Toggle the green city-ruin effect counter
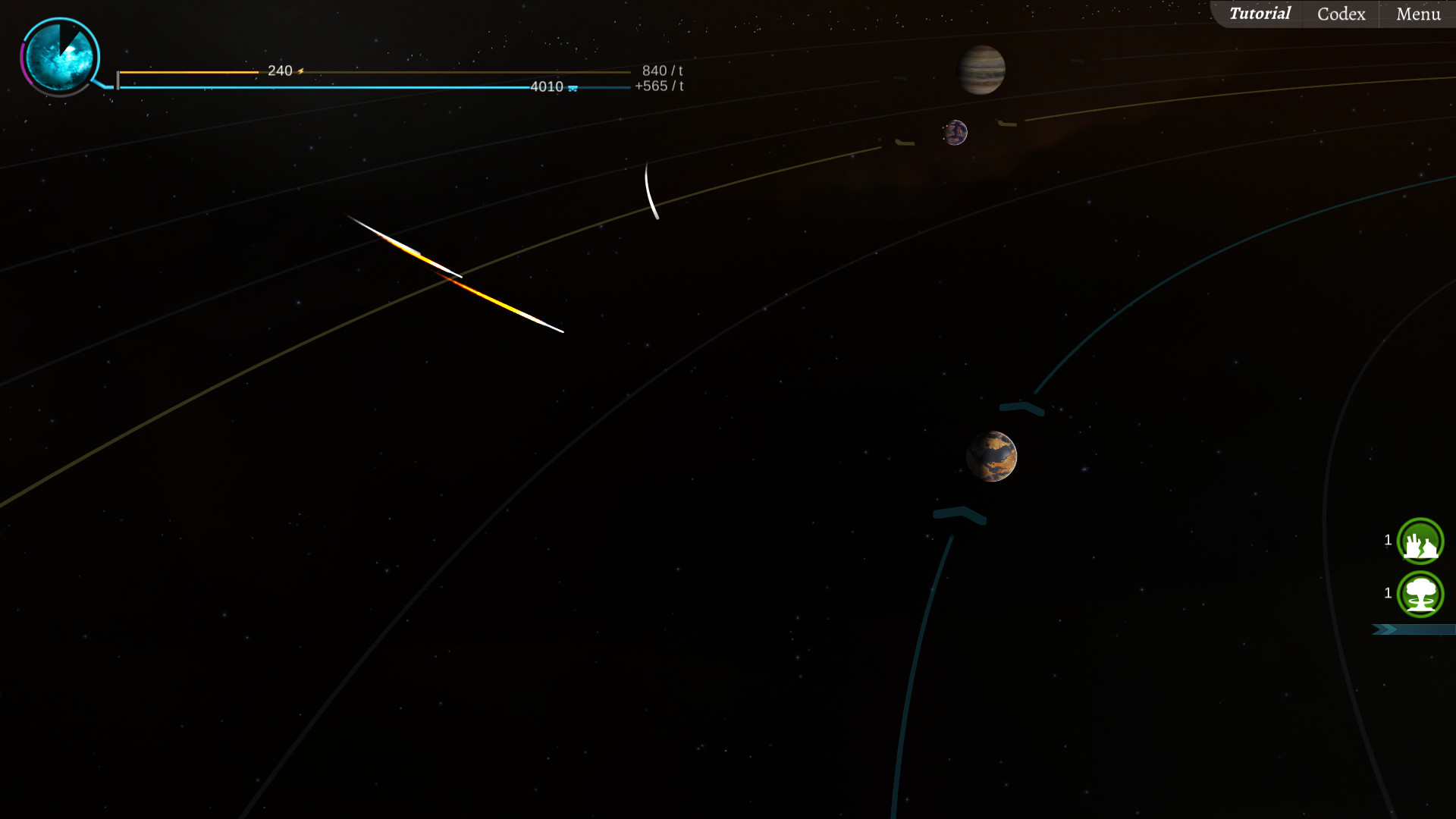Screen dimensions: 1456x819 coord(1388,540)
